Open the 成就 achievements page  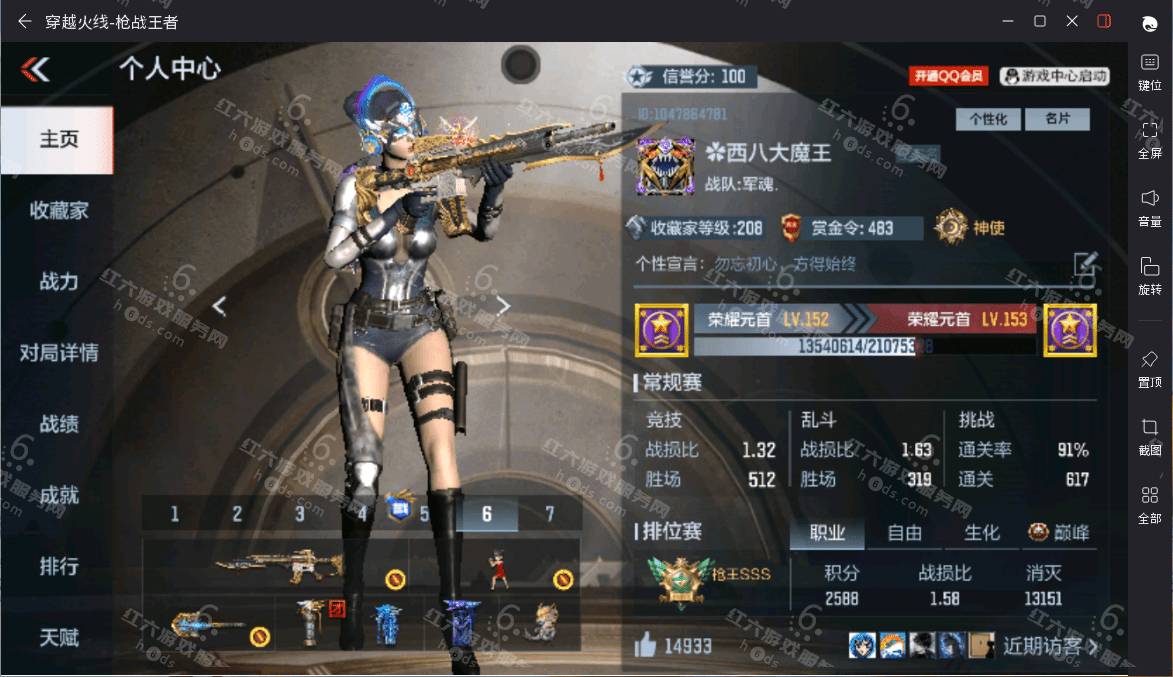click(x=58, y=495)
